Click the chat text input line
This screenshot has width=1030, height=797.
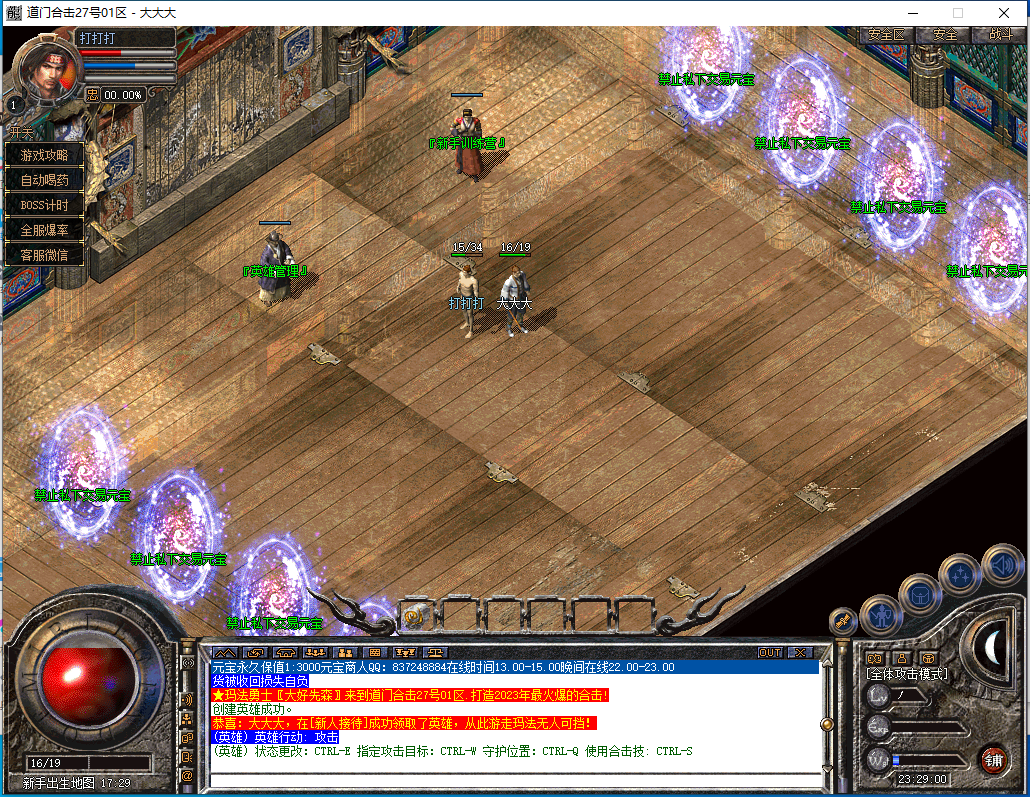(x=510, y=780)
